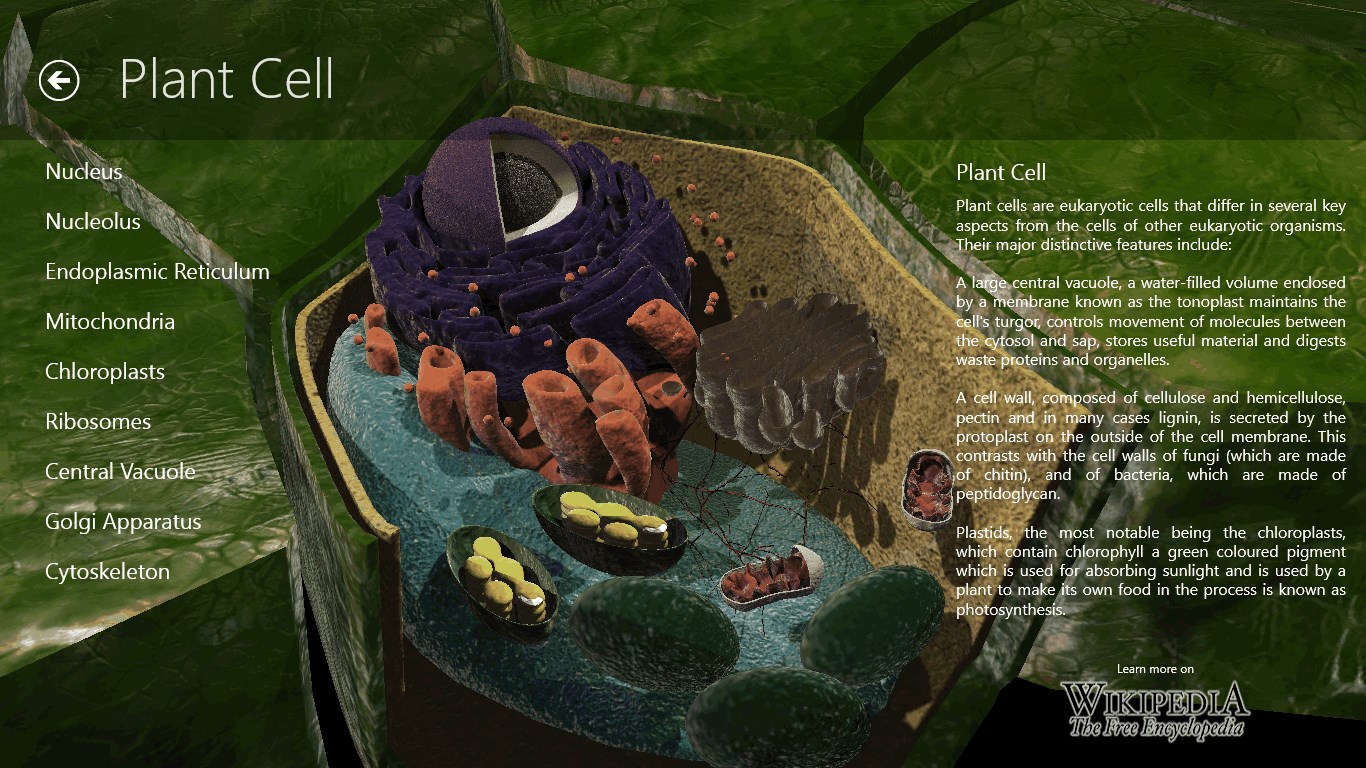1366x768 pixels.
Task: View Chloroplasts information
Action: pyautogui.click(x=105, y=371)
